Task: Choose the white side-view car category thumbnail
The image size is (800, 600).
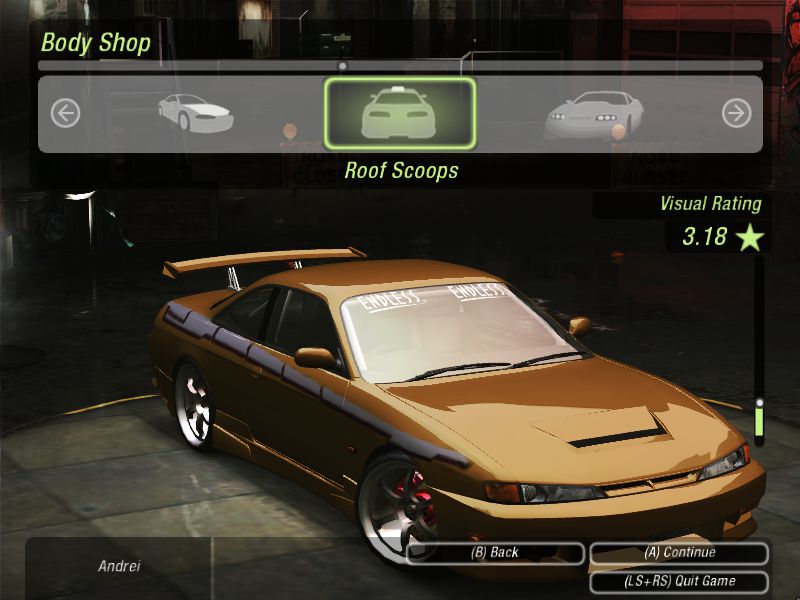Action: pyautogui.click(x=196, y=113)
